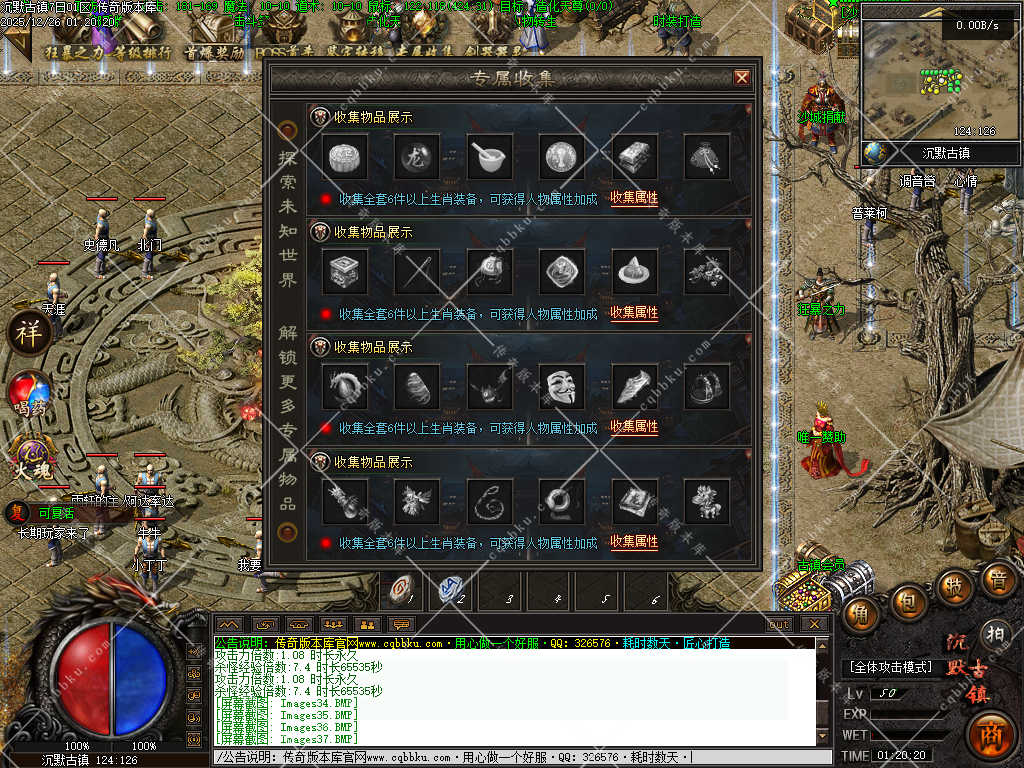Open the shop with the 商 button
Viewport: 1024px width, 768px height.
(991, 733)
